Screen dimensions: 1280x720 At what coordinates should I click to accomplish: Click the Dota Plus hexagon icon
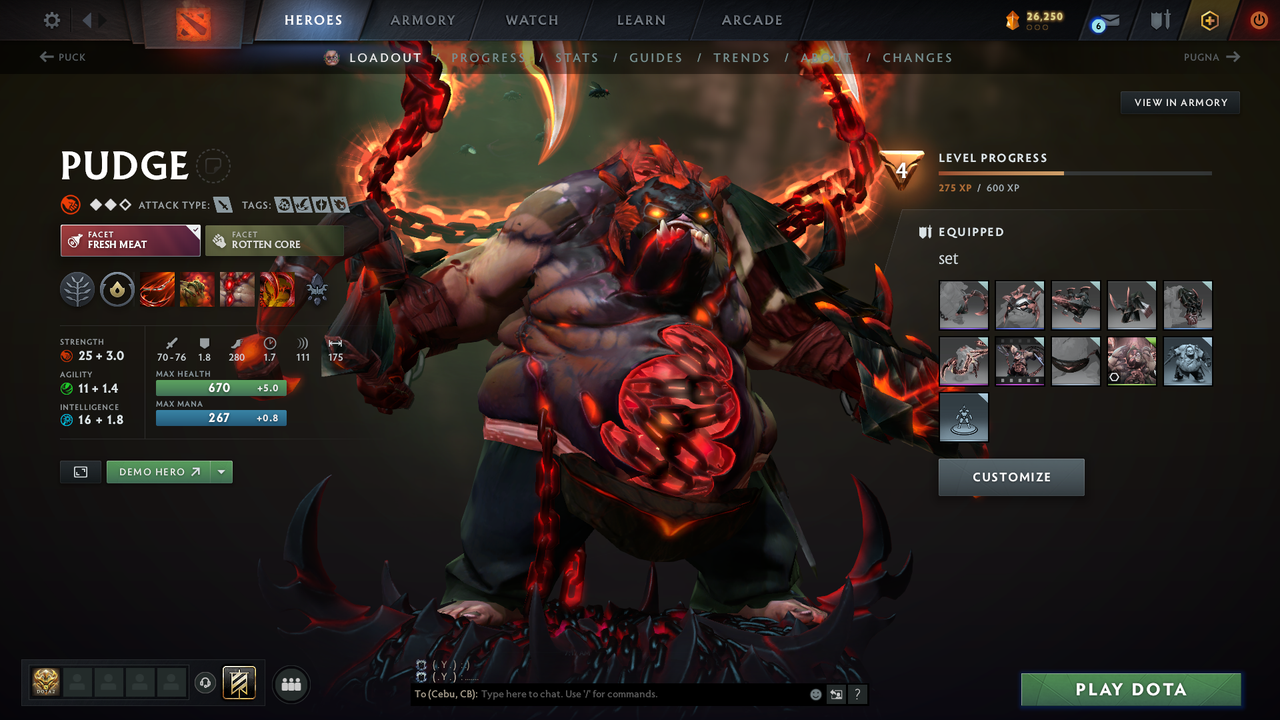pyautogui.click(x=1208, y=20)
